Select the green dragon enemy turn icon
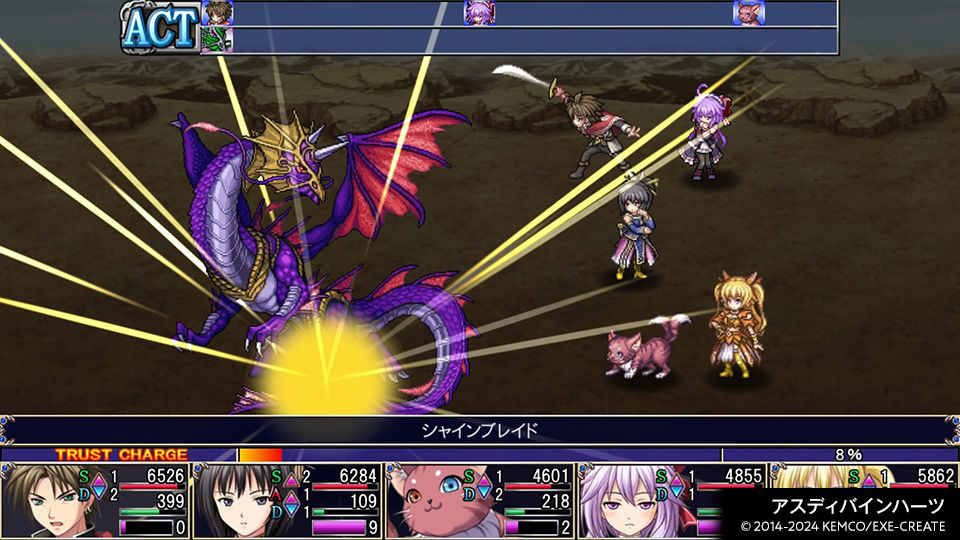Screen dimensions: 960x540 (x=217, y=40)
